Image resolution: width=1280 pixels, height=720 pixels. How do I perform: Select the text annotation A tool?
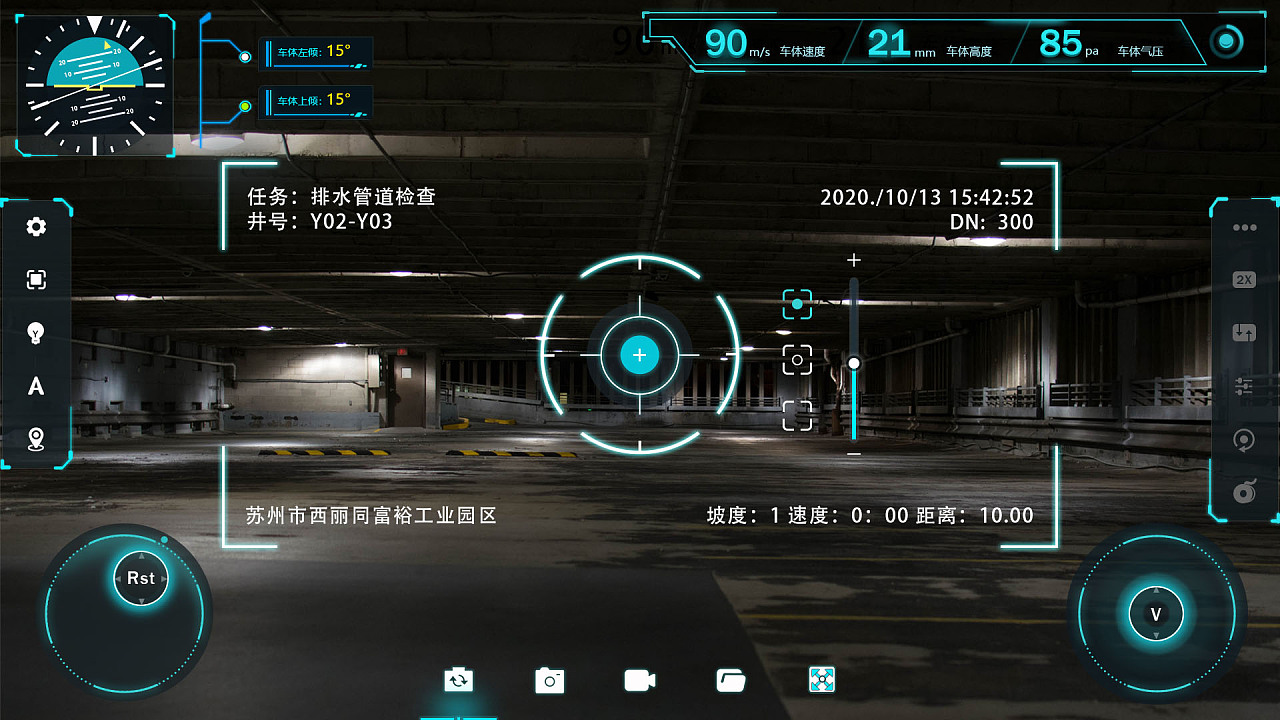click(37, 387)
